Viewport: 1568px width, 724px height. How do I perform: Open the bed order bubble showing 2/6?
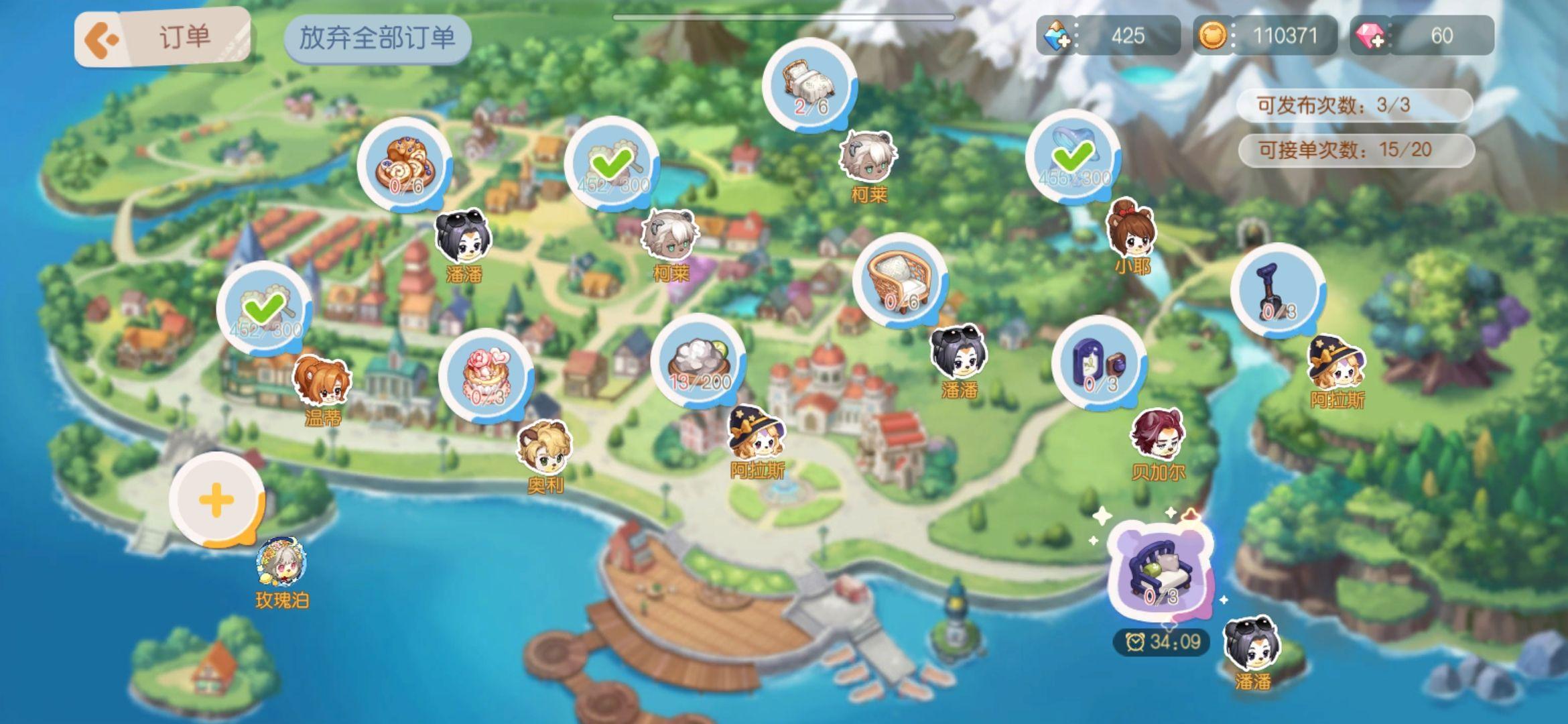pyautogui.click(x=809, y=86)
